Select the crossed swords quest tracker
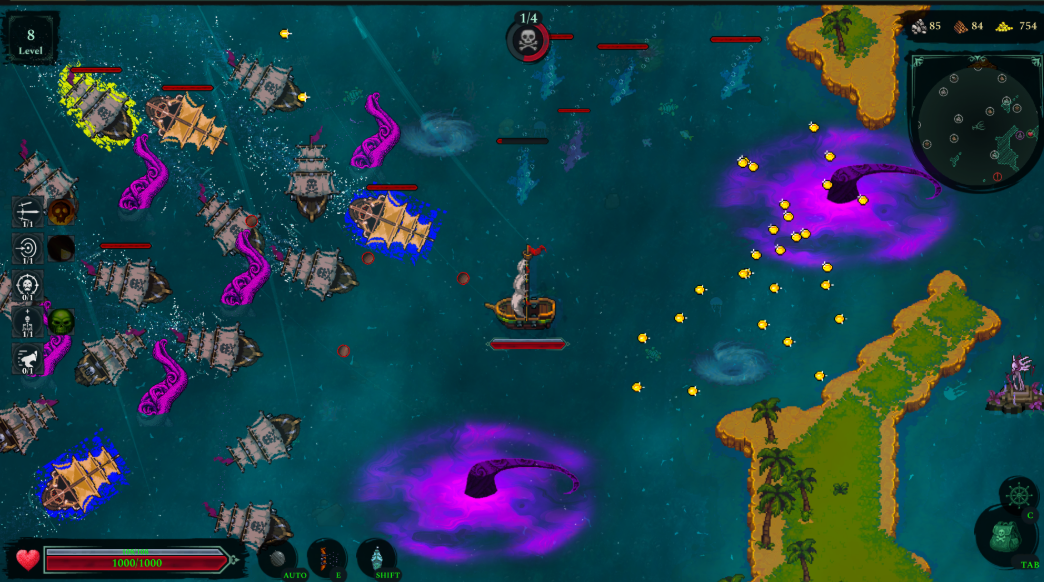Image resolution: width=1044 pixels, height=582 pixels. (27, 212)
